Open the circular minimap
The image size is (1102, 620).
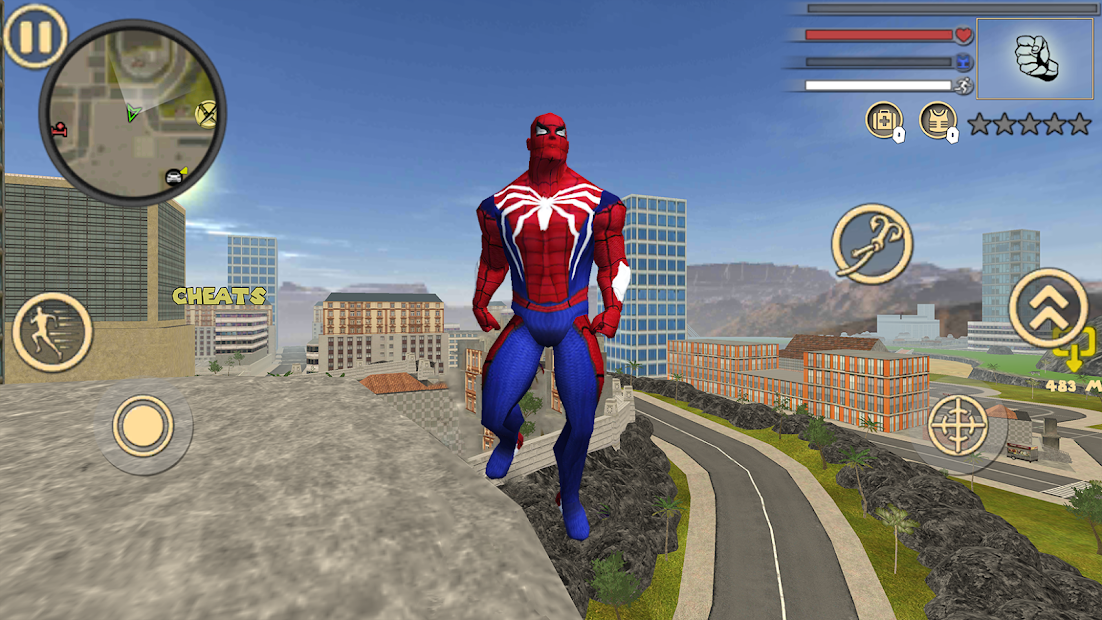[x=132, y=112]
